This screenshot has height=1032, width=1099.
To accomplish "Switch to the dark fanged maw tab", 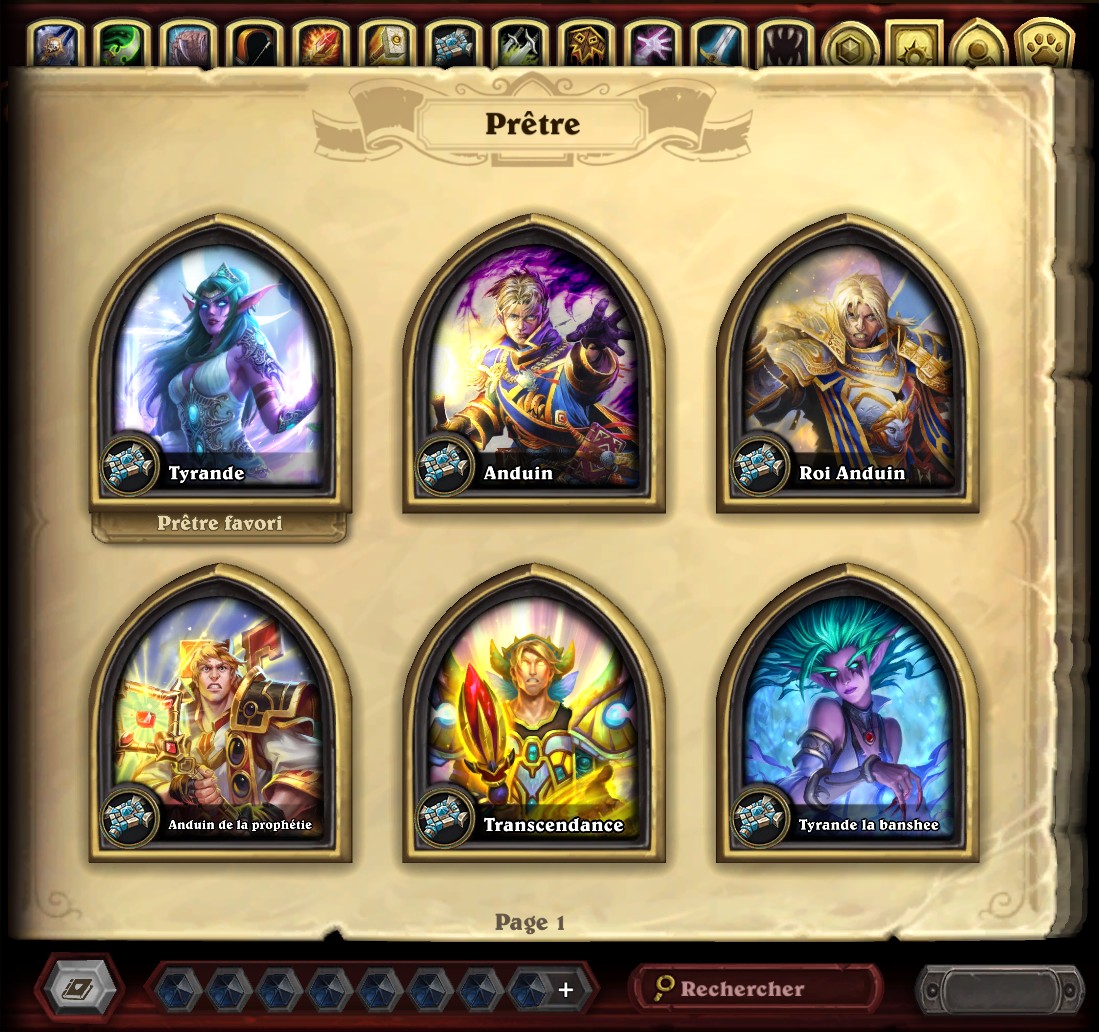I will (x=782, y=45).
